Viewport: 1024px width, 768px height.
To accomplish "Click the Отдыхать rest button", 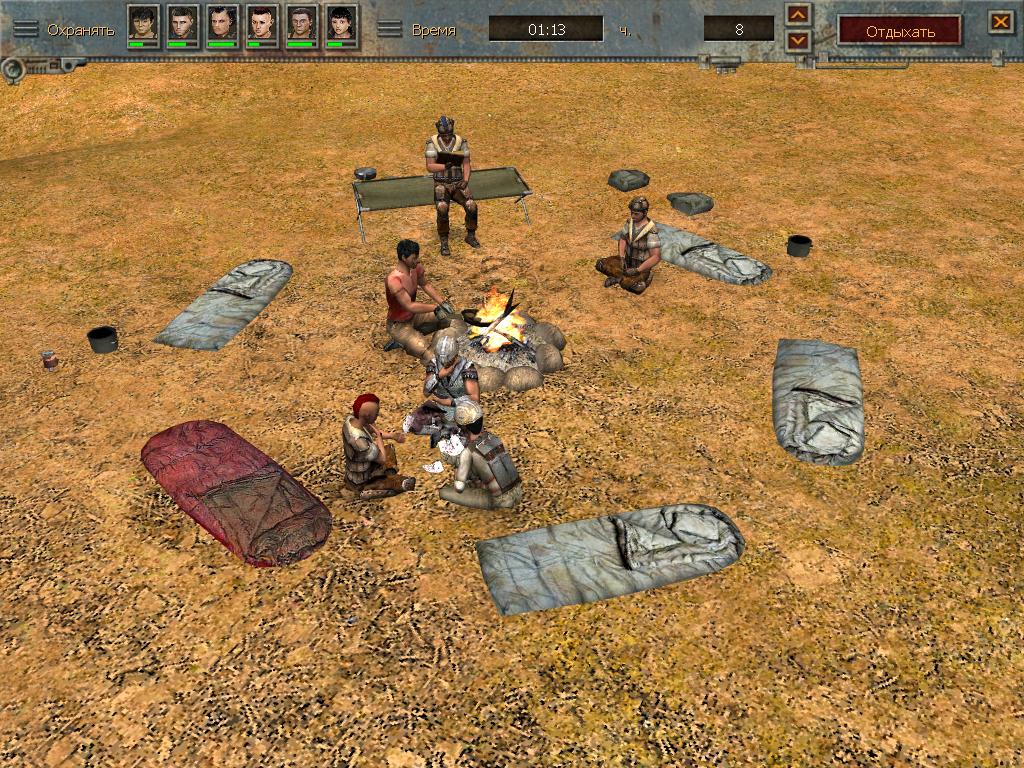I will click(x=899, y=30).
